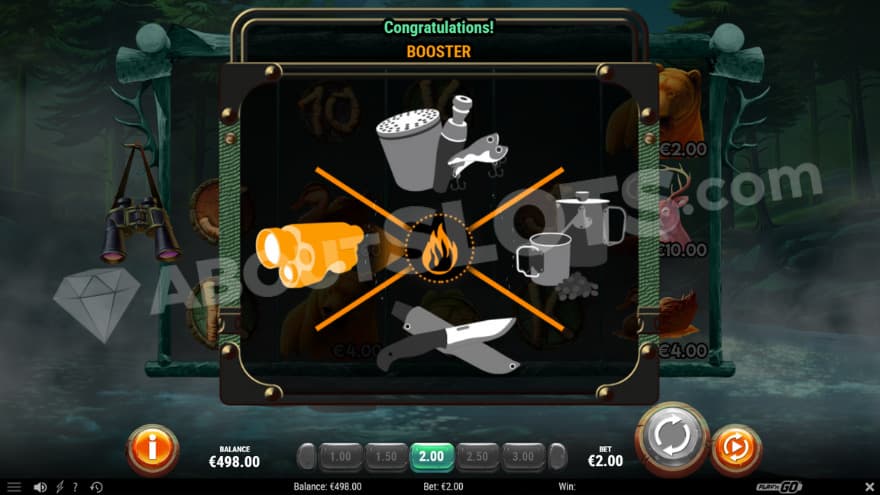Open the hamburger menu in the bottom bar
Viewport: 880px width, 495px height.
pyautogui.click(x=13, y=487)
